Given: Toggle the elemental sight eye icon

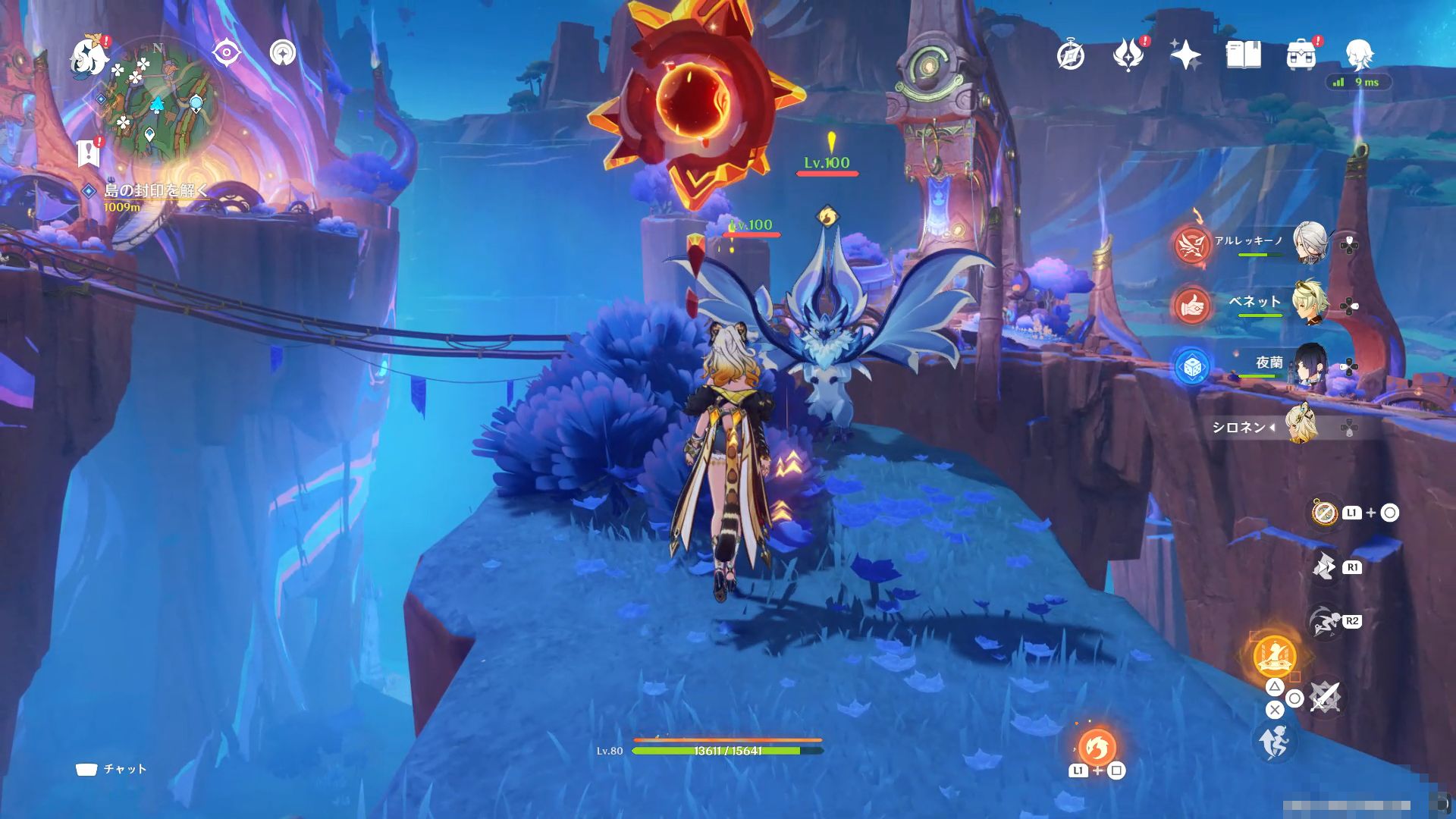Looking at the screenshot, I should [226, 53].
